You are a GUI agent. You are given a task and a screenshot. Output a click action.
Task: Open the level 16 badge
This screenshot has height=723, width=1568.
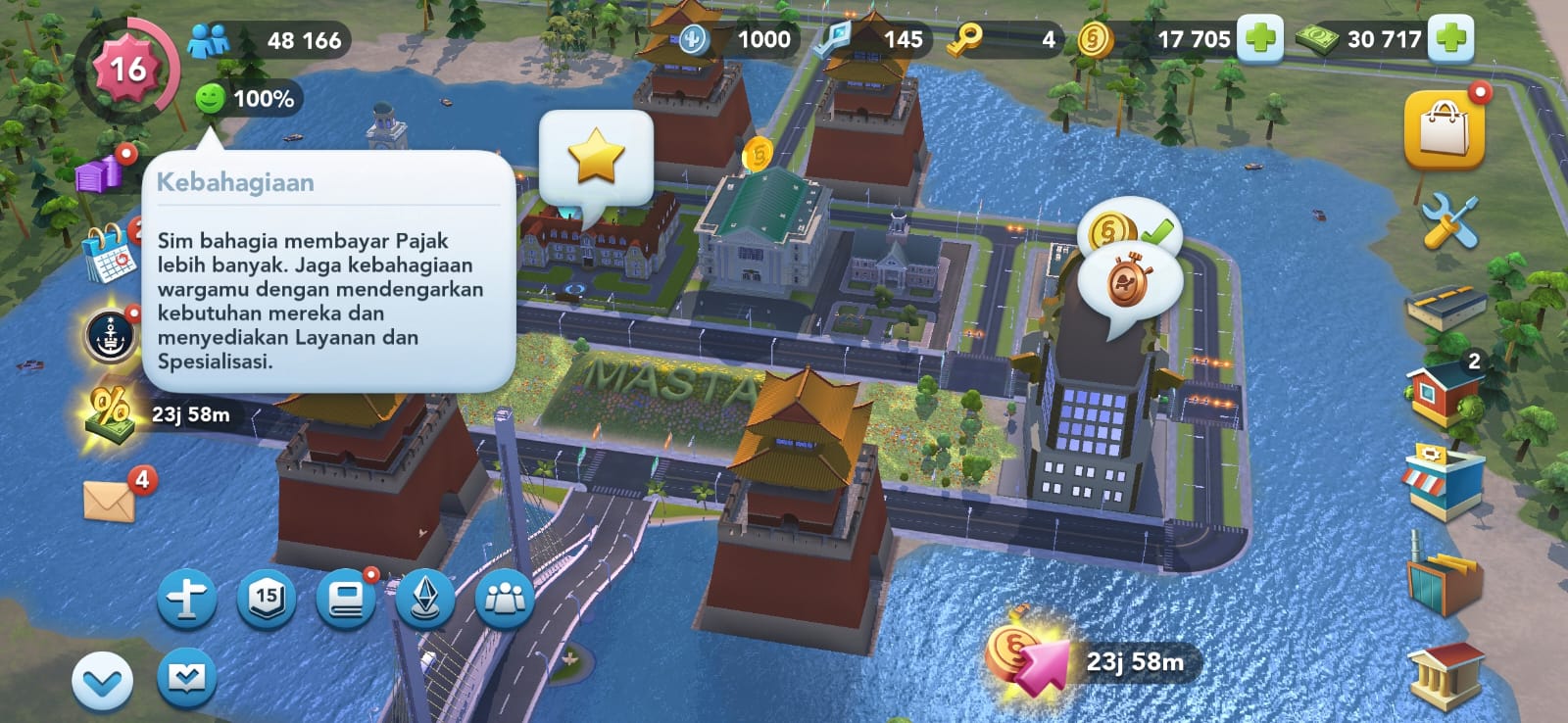tap(126, 70)
